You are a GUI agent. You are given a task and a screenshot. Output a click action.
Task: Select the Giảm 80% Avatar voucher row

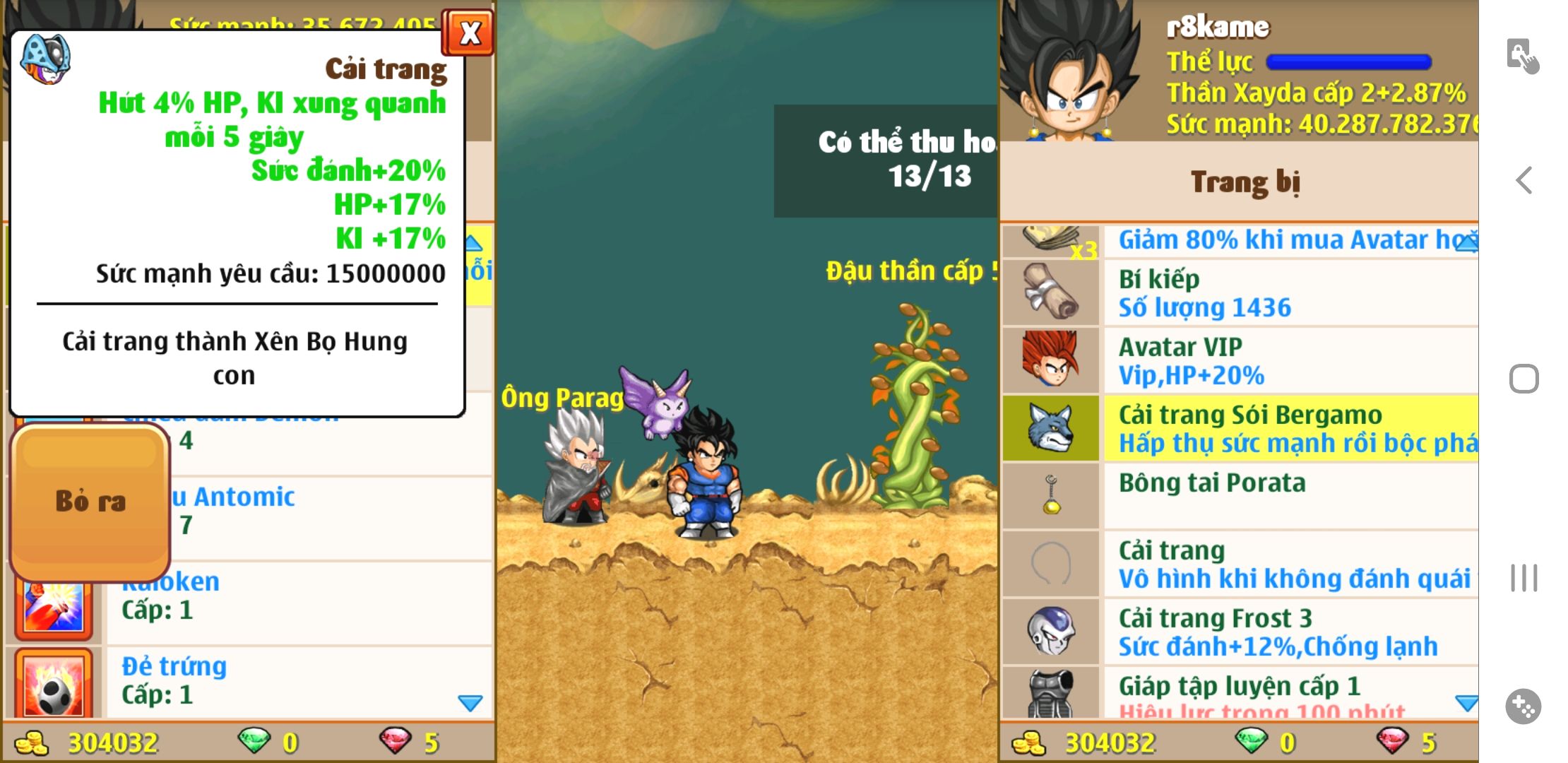(x=1239, y=241)
